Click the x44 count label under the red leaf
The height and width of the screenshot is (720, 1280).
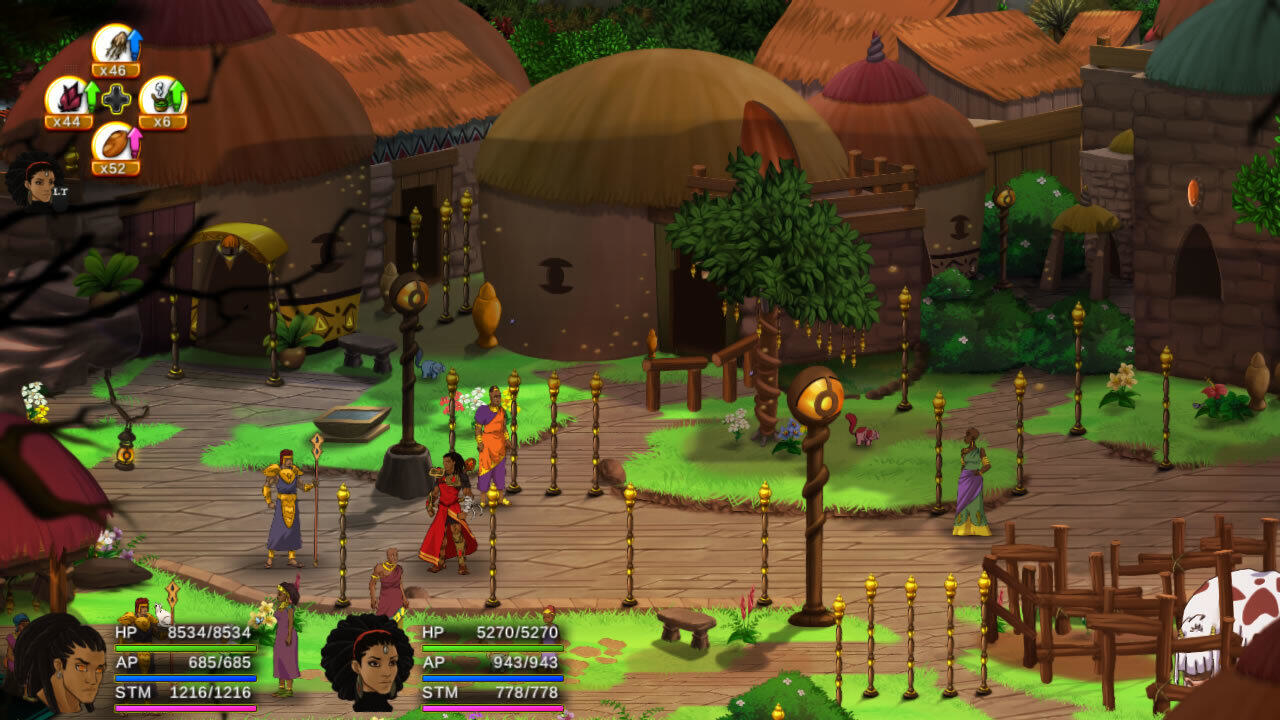point(70,120)
